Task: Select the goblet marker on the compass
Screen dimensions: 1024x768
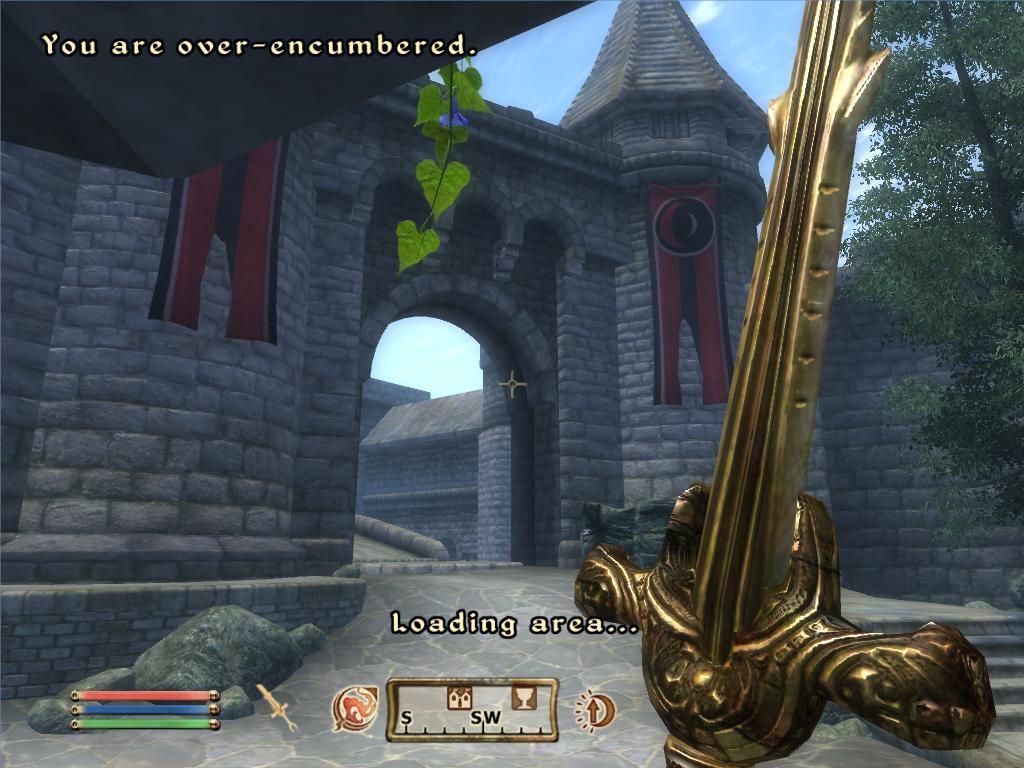Action: click(x=522, y=698)
